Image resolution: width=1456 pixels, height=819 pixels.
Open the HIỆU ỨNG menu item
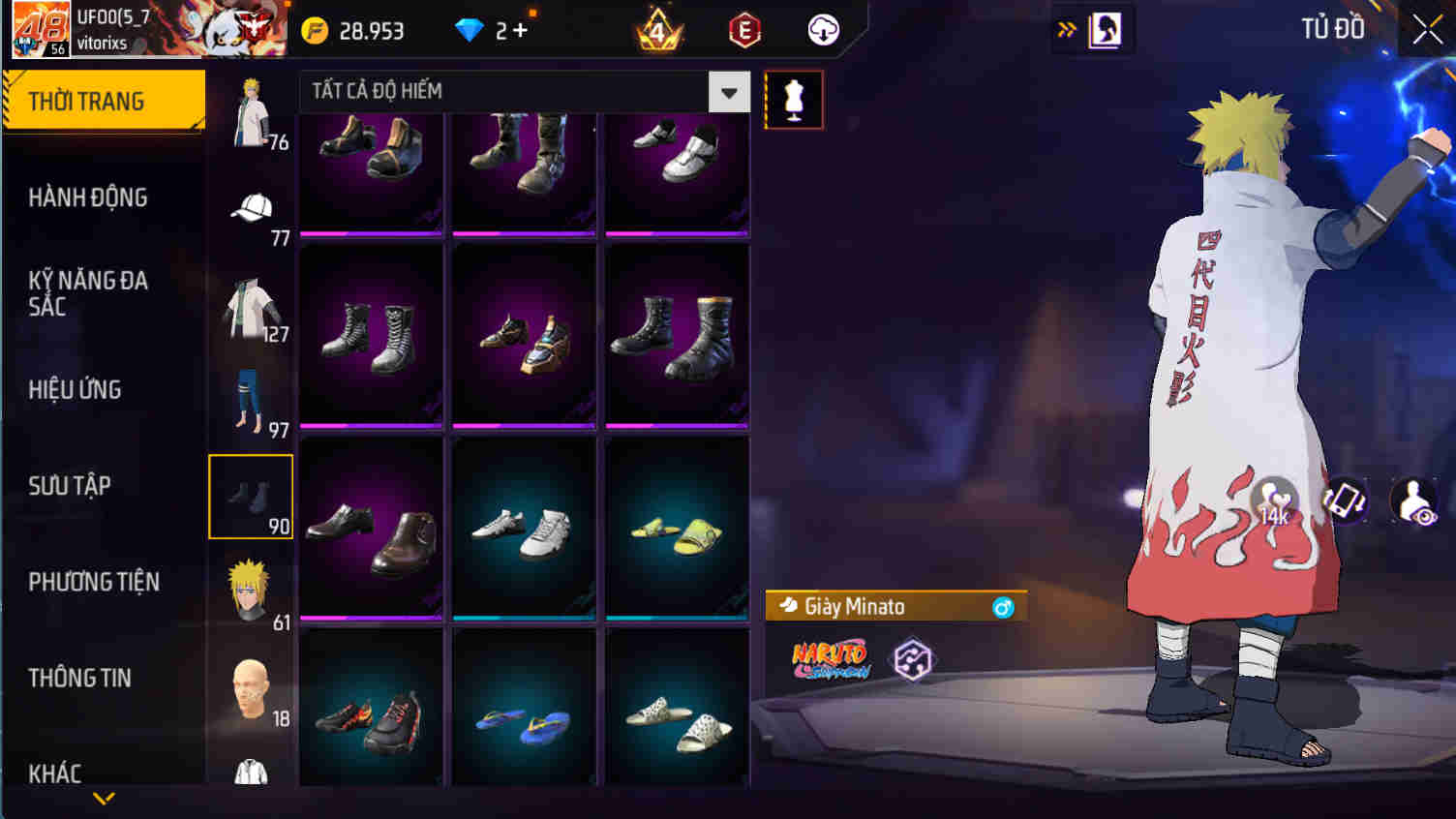coord(75,389)
